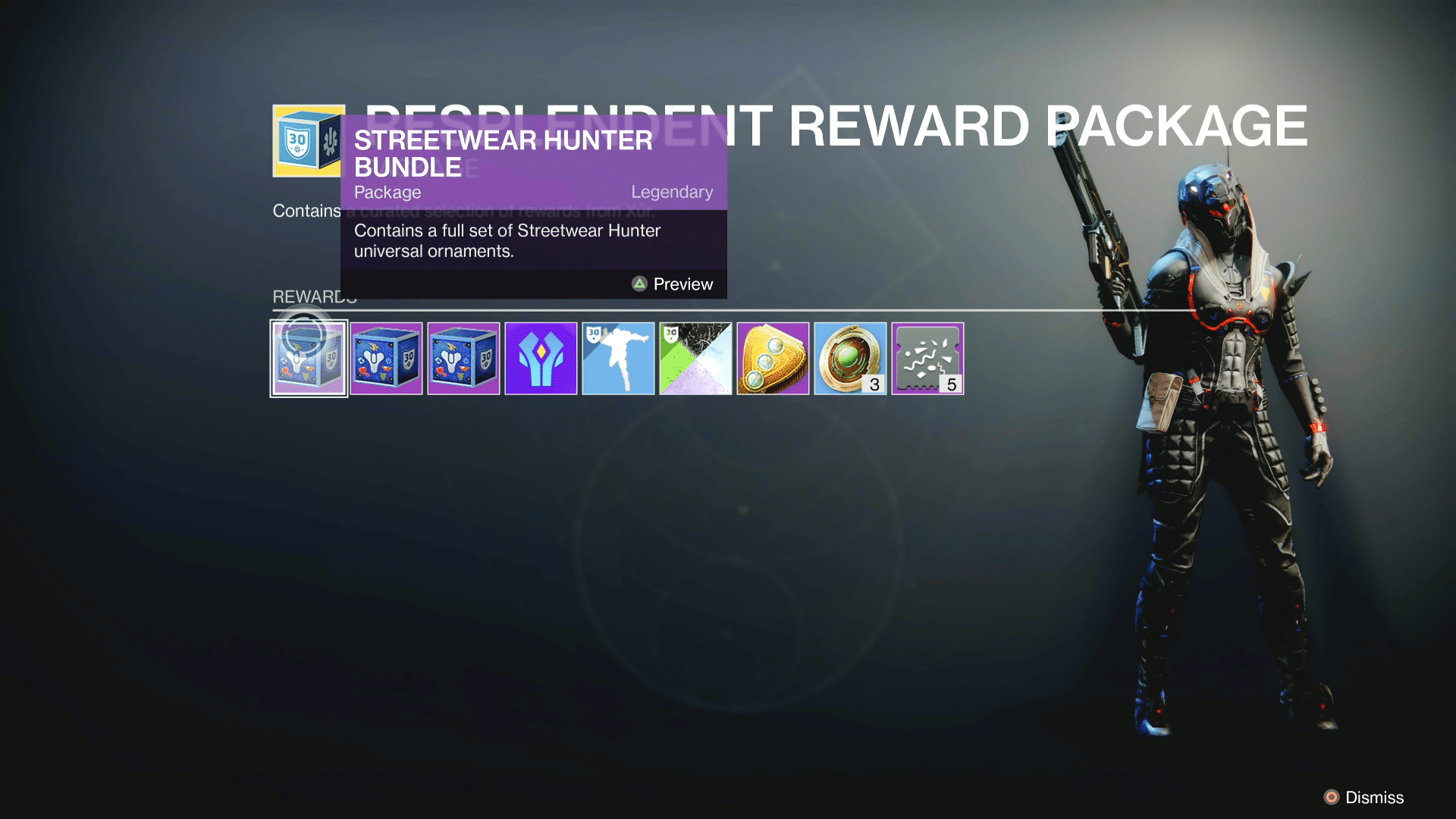Select the engram reward stack of 3
Image resolution: width=1456 pixels, height=819 pixels.
[x=850, y=357]
